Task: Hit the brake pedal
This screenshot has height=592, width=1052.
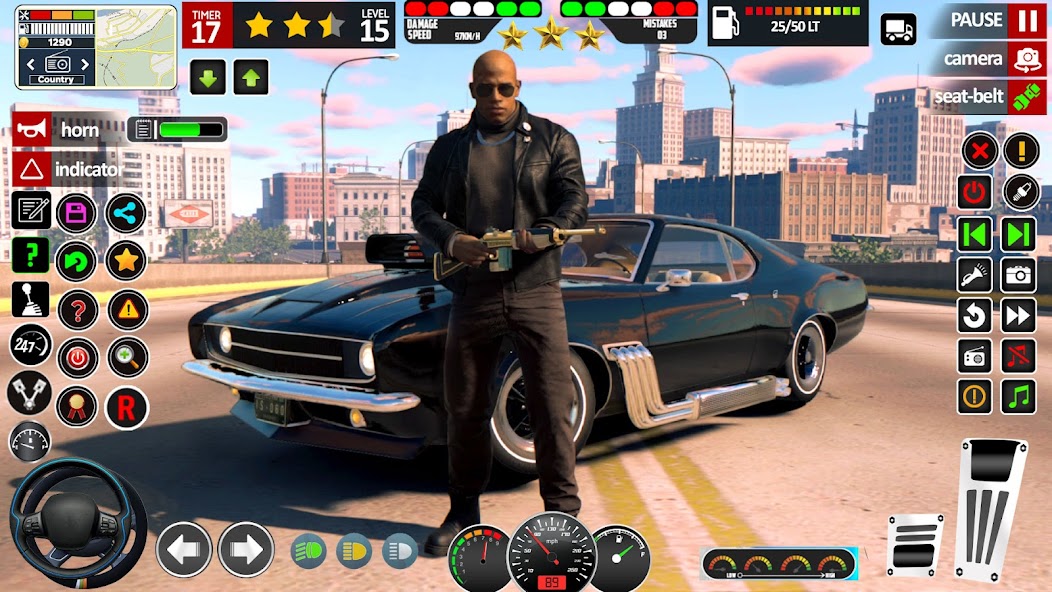Action: pos(915,545)
